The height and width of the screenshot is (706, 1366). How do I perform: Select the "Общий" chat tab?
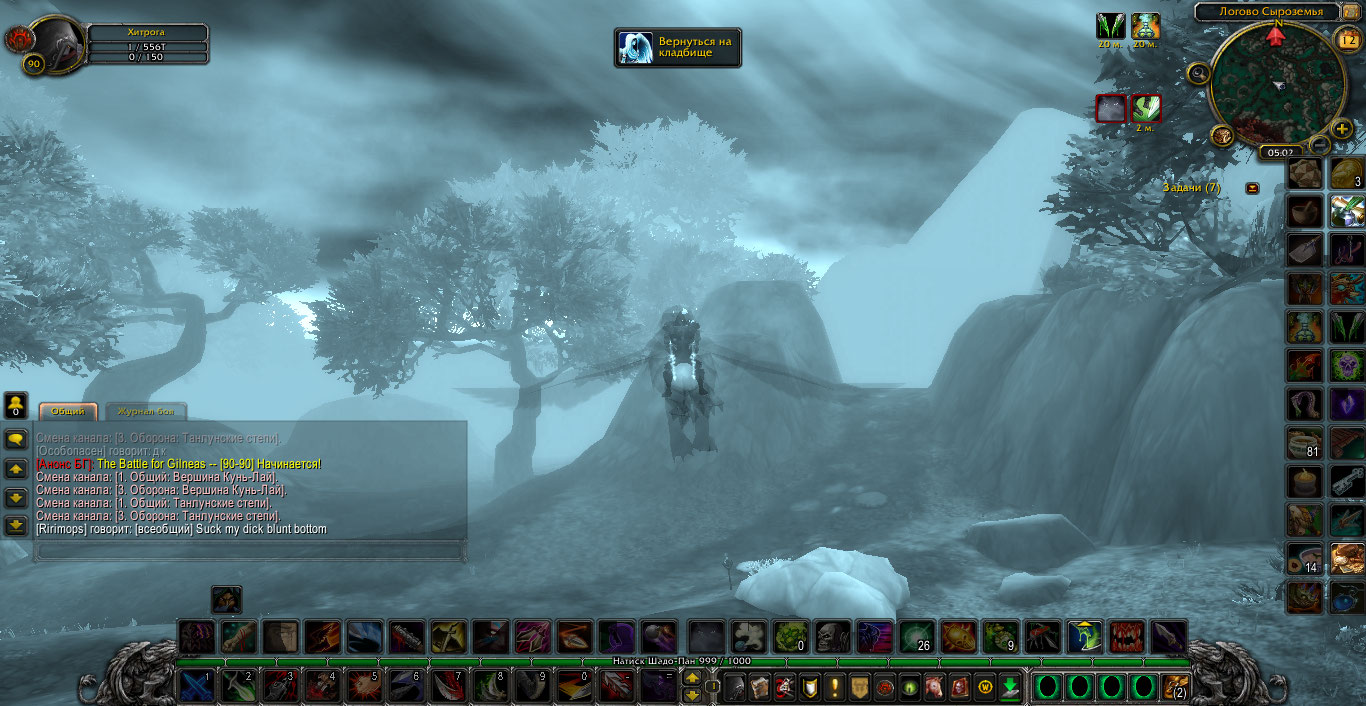click(68, 412)
